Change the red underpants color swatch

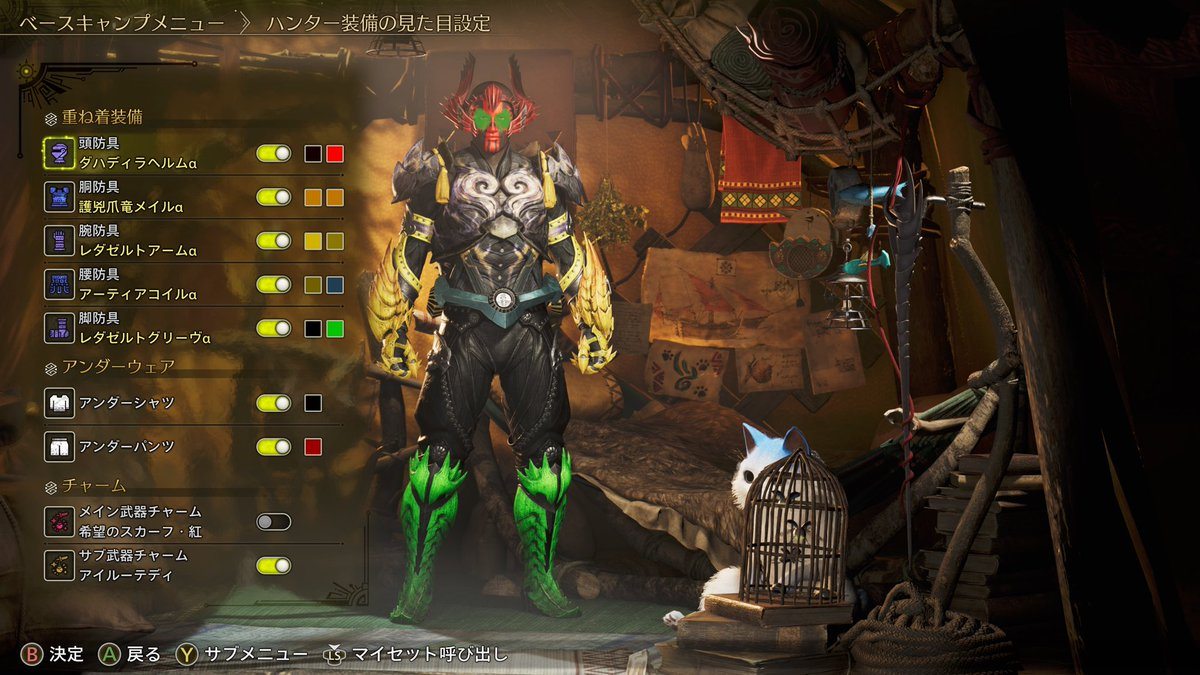313,446
